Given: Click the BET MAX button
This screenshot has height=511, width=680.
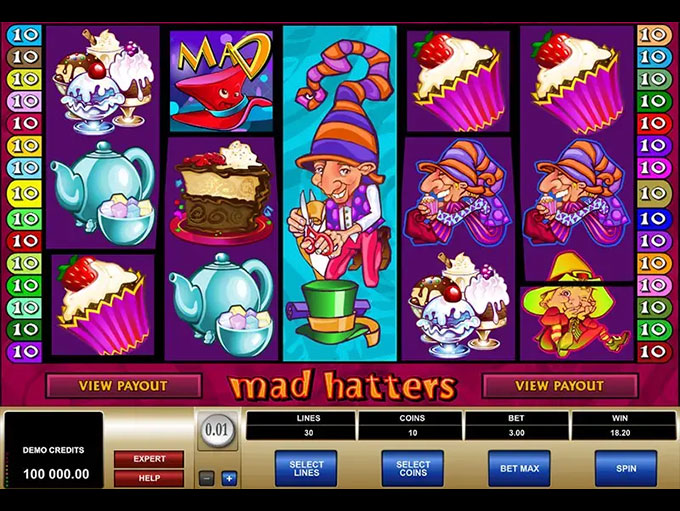Looking at the screenshot, I should coord(519,469).
